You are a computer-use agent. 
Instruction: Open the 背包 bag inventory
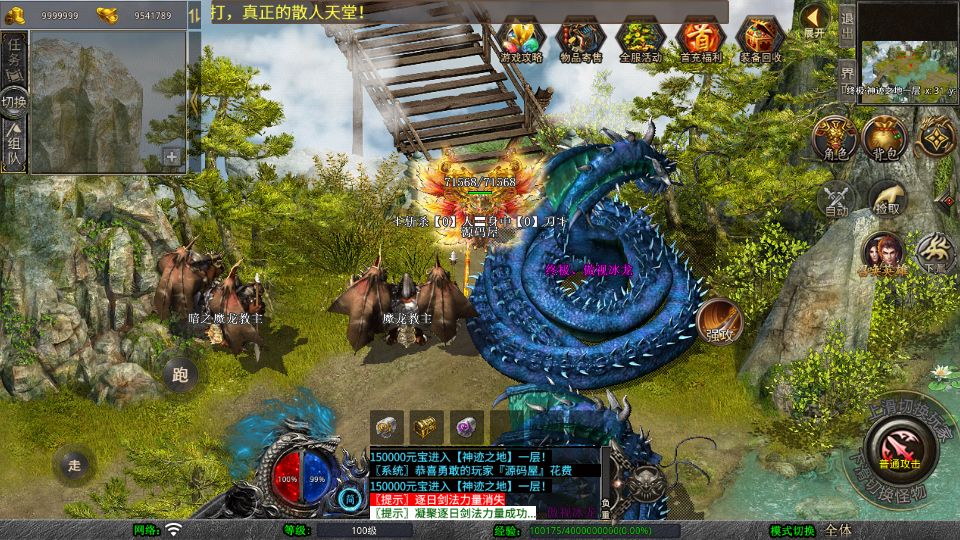point(883,137)
